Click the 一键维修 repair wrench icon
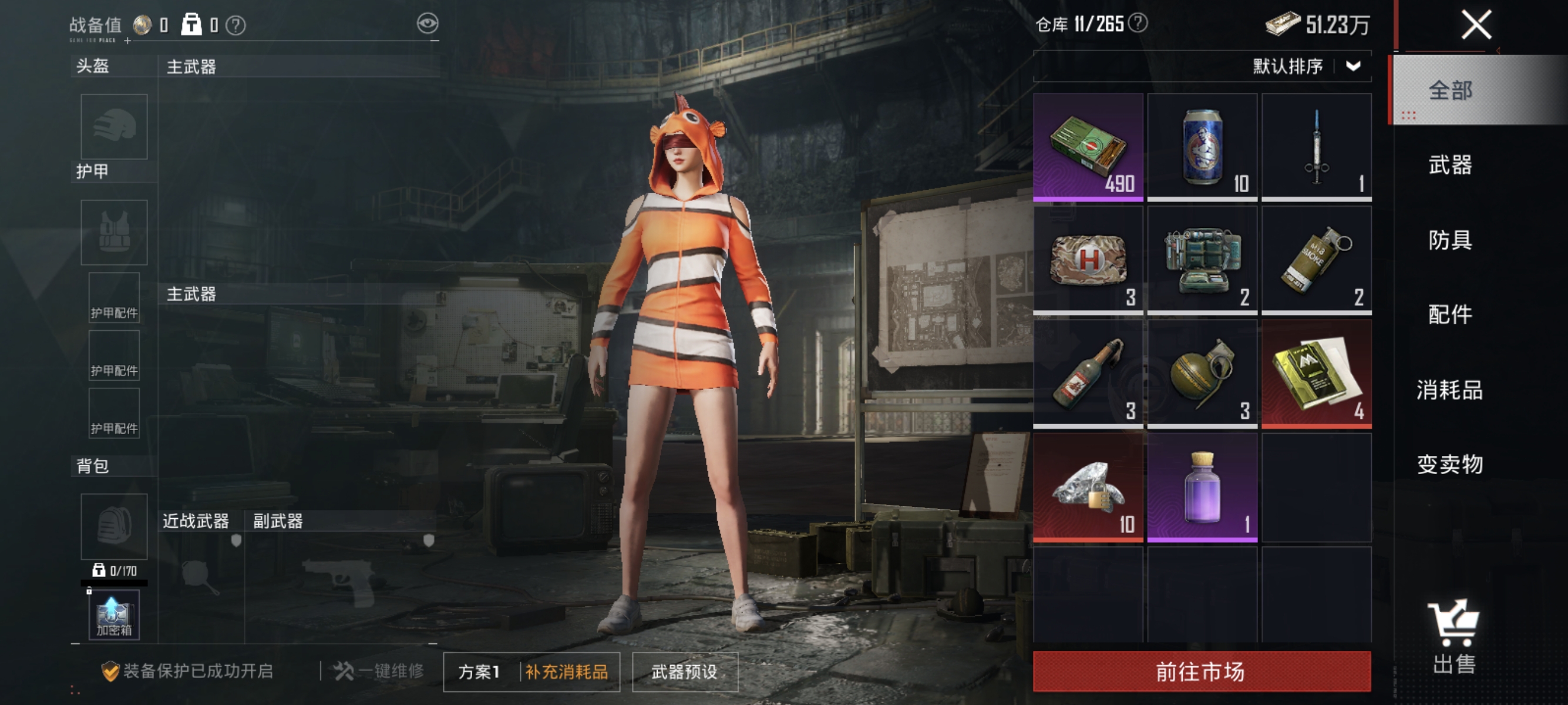Image resolution: width=1568 pixels, height=705 pixels. 345,671
